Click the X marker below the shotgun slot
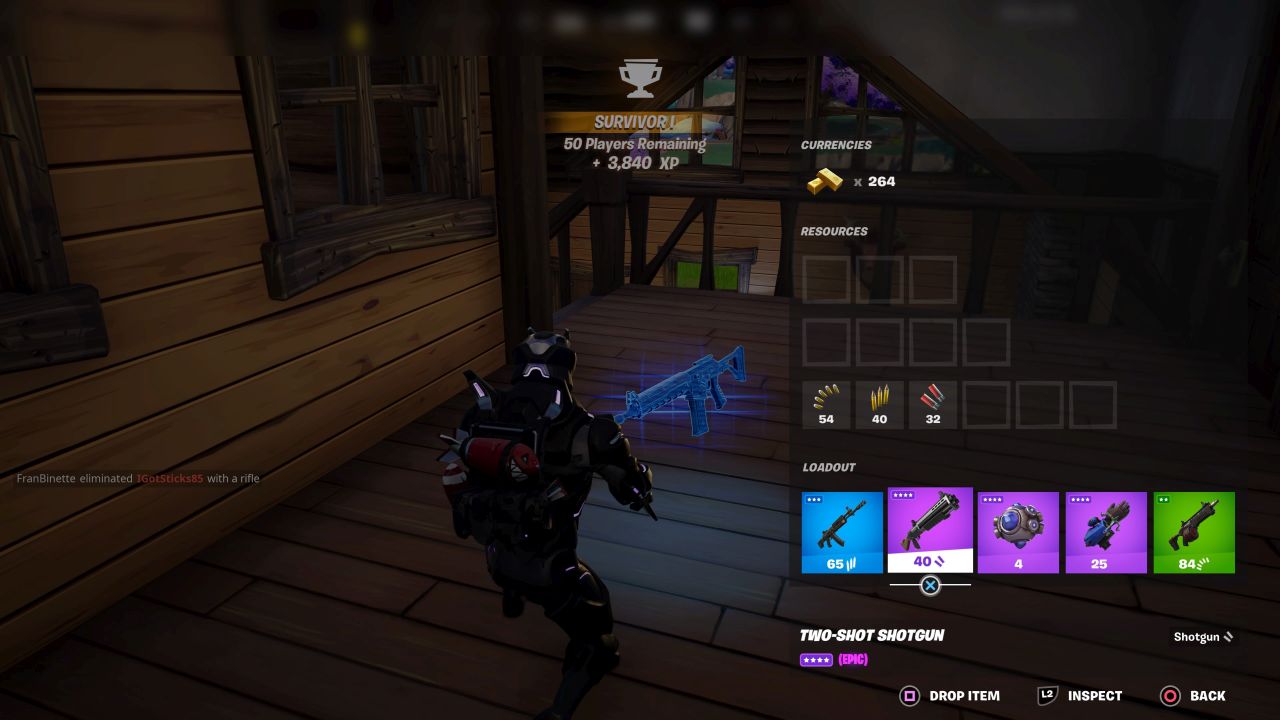The height and width of the screenshot is (720, 1280). (929, 587)
